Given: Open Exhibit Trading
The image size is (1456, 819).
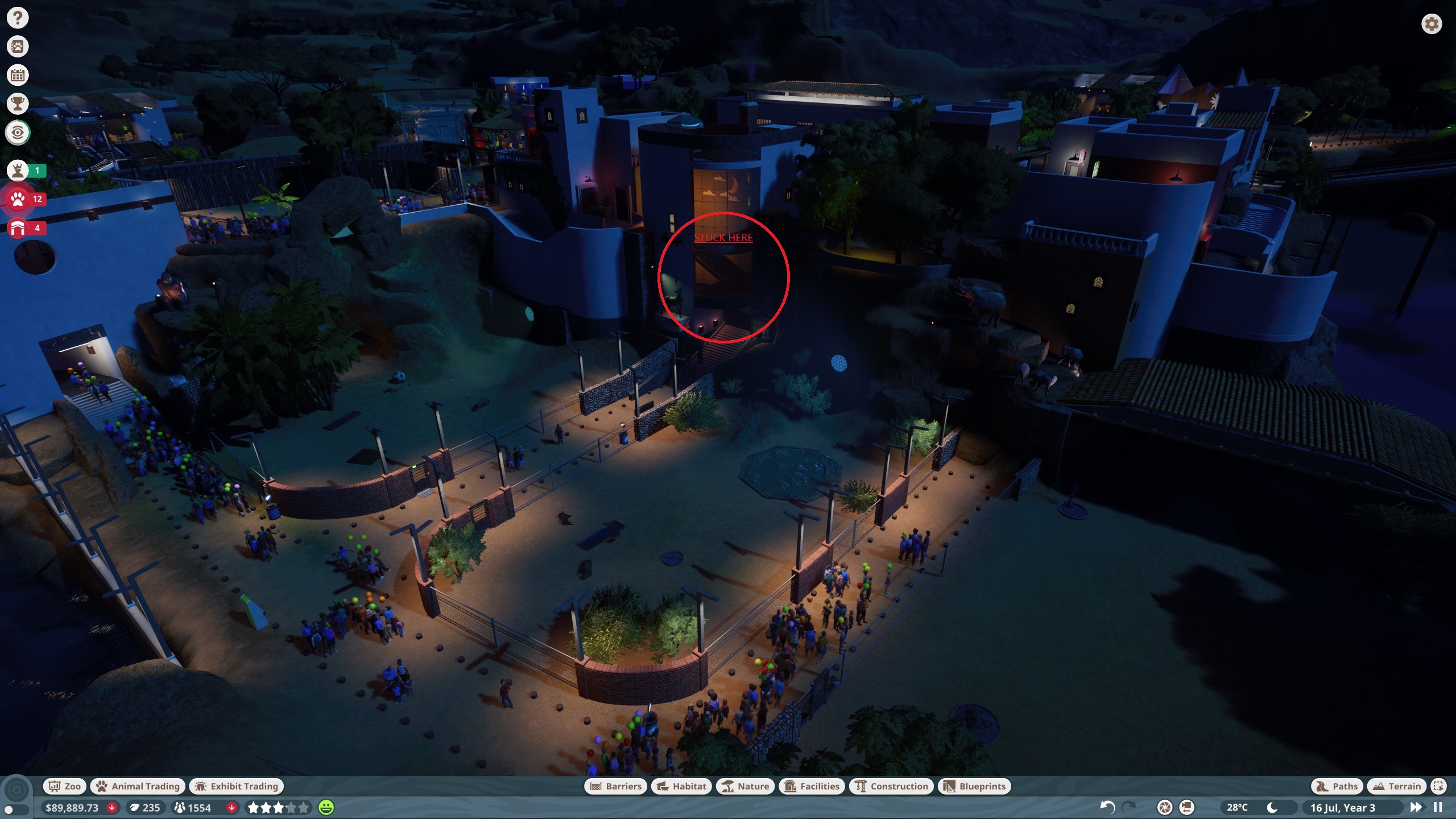Looking at the screenshot, I should pos(237,786).
